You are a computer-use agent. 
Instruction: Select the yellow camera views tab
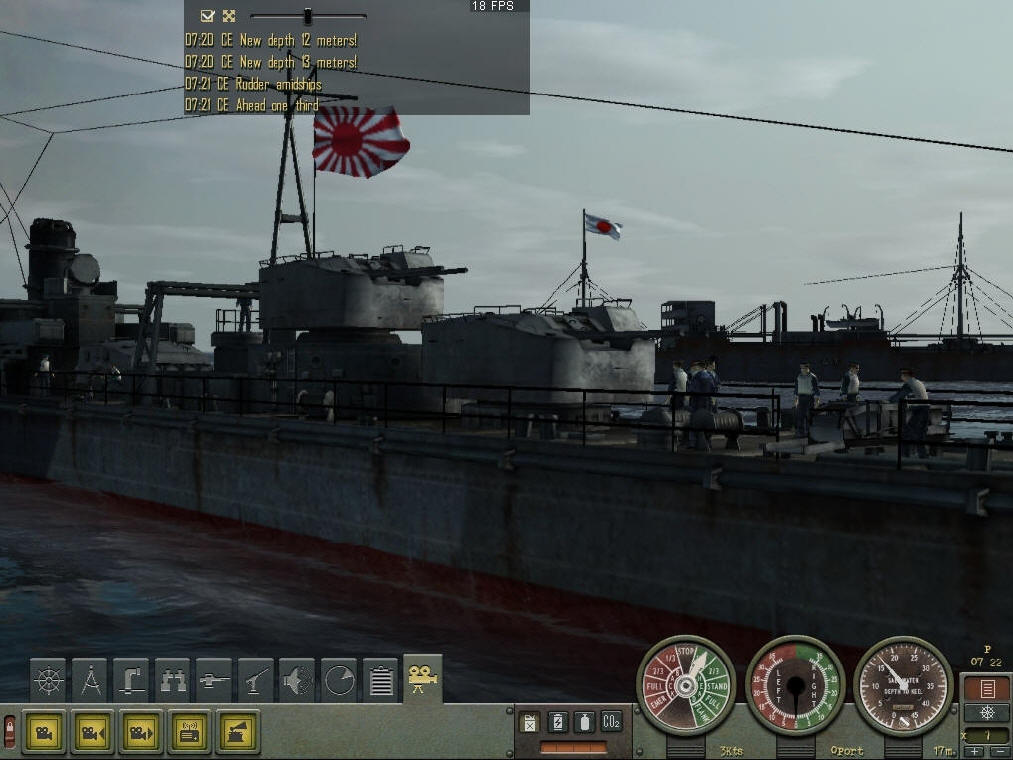coord(422,679)
